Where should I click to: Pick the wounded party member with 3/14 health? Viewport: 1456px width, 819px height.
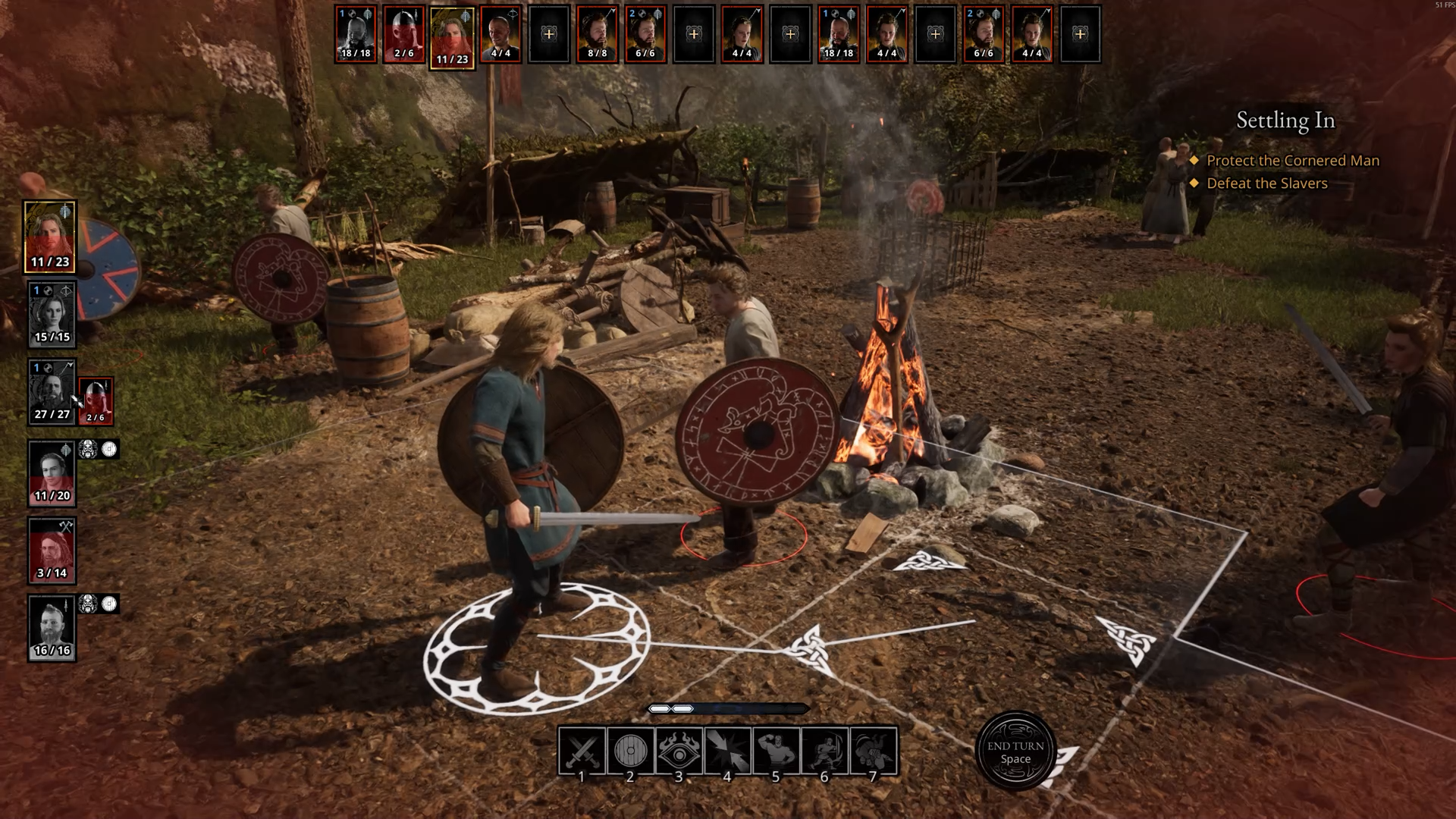coord(52,550)
